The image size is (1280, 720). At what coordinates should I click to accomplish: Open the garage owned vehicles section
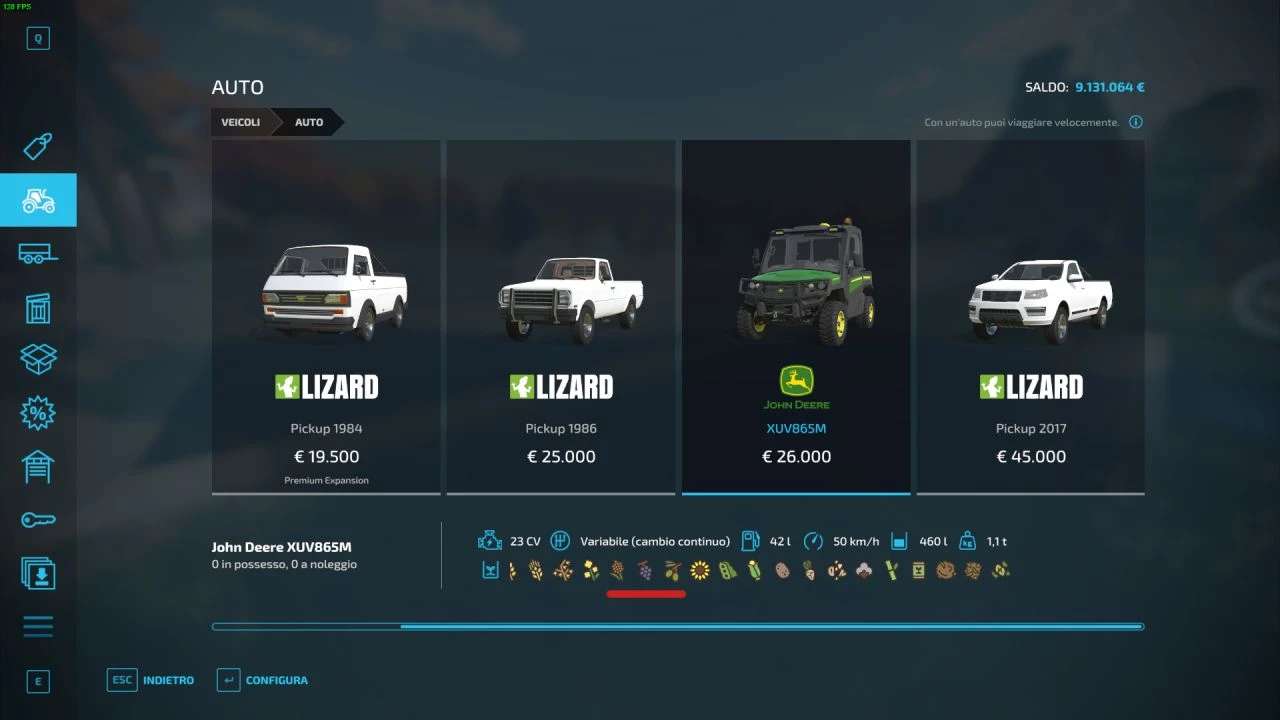click(x=38, y=466)
